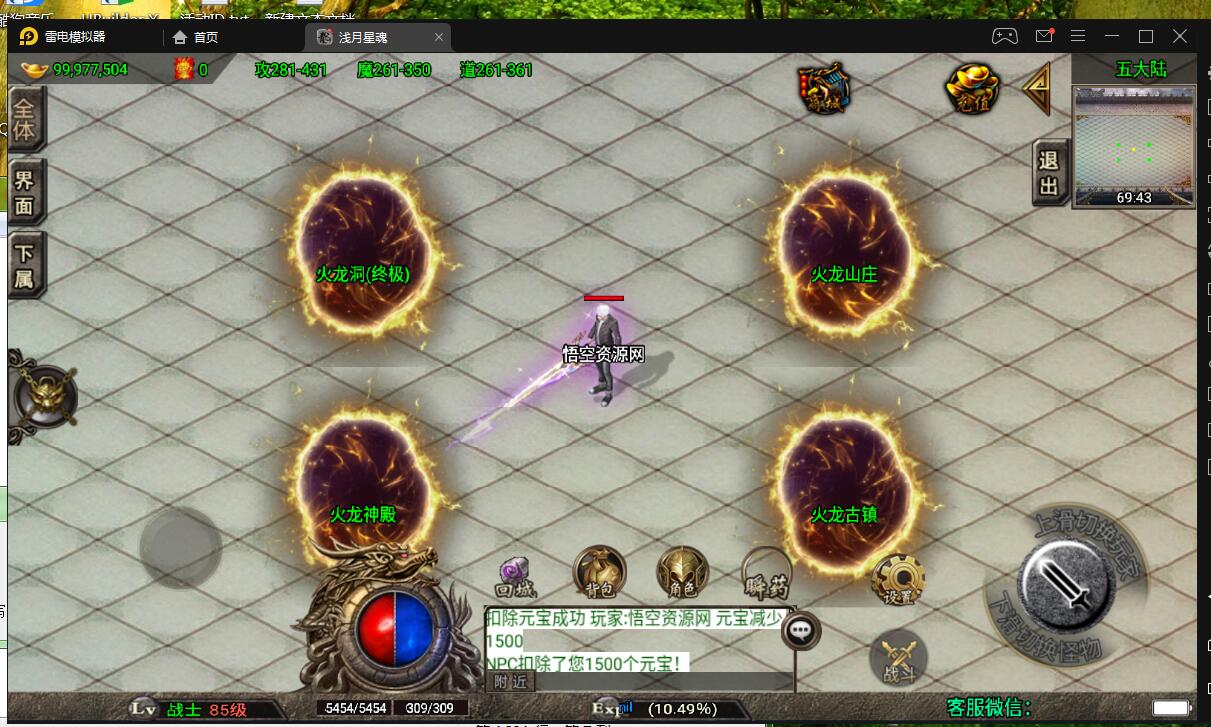Screen dimensions: 1211x727
Task: Open the 背包 backpack
Action: click(599, 574)
